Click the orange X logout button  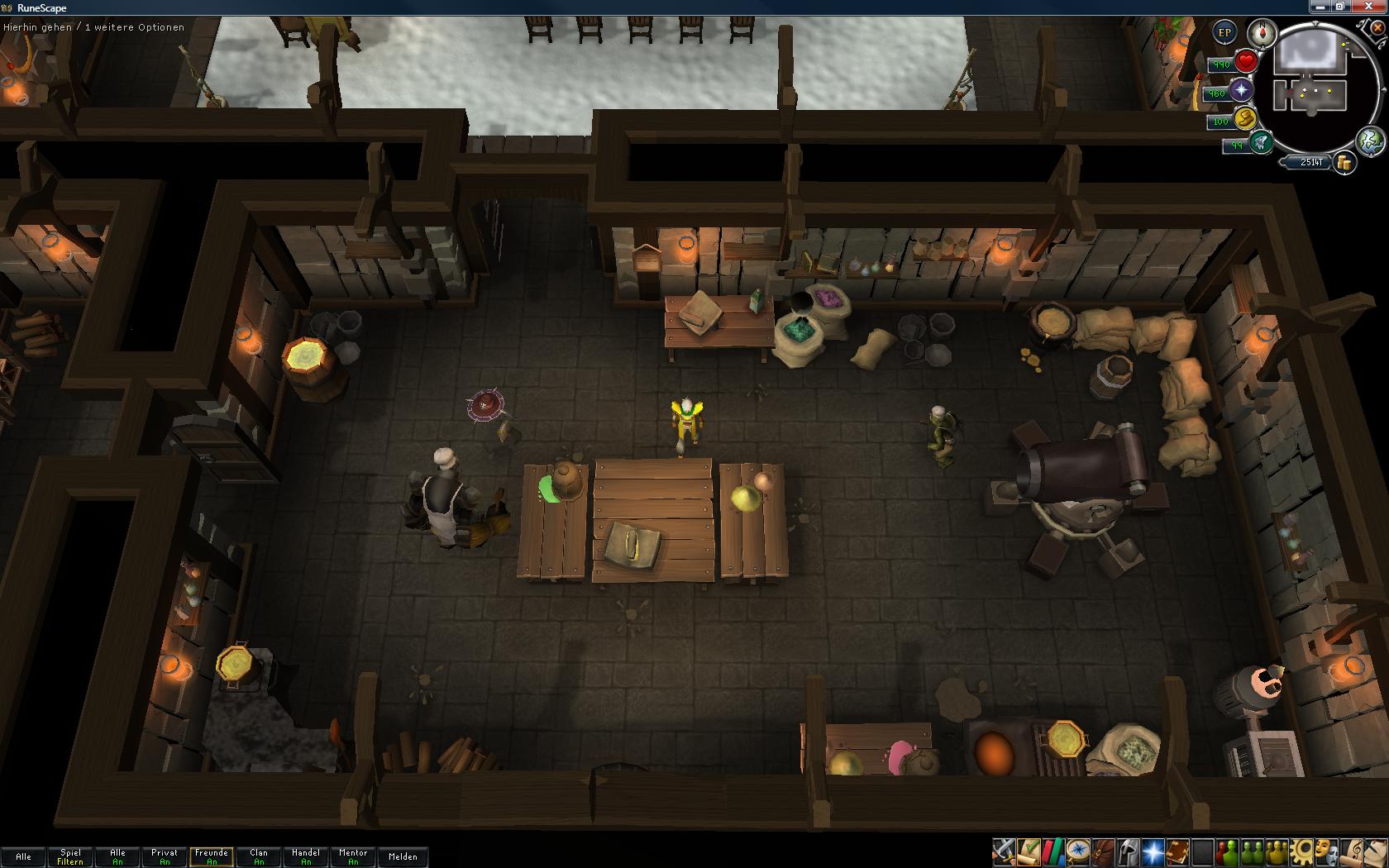coord(1377,27)
